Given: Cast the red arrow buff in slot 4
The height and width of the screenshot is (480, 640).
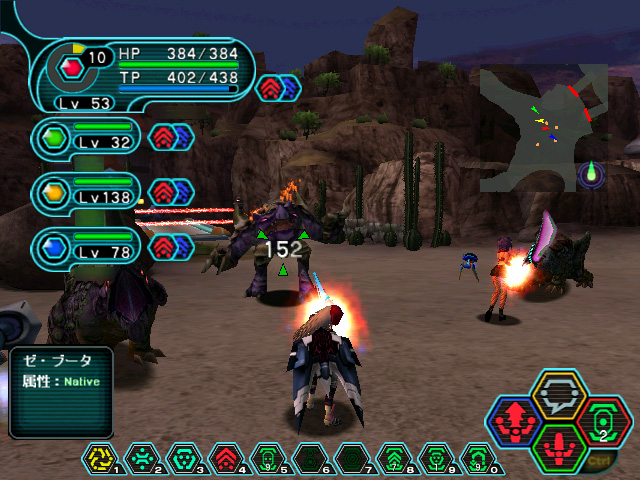Looking at the screenshot, I should 225,459.
